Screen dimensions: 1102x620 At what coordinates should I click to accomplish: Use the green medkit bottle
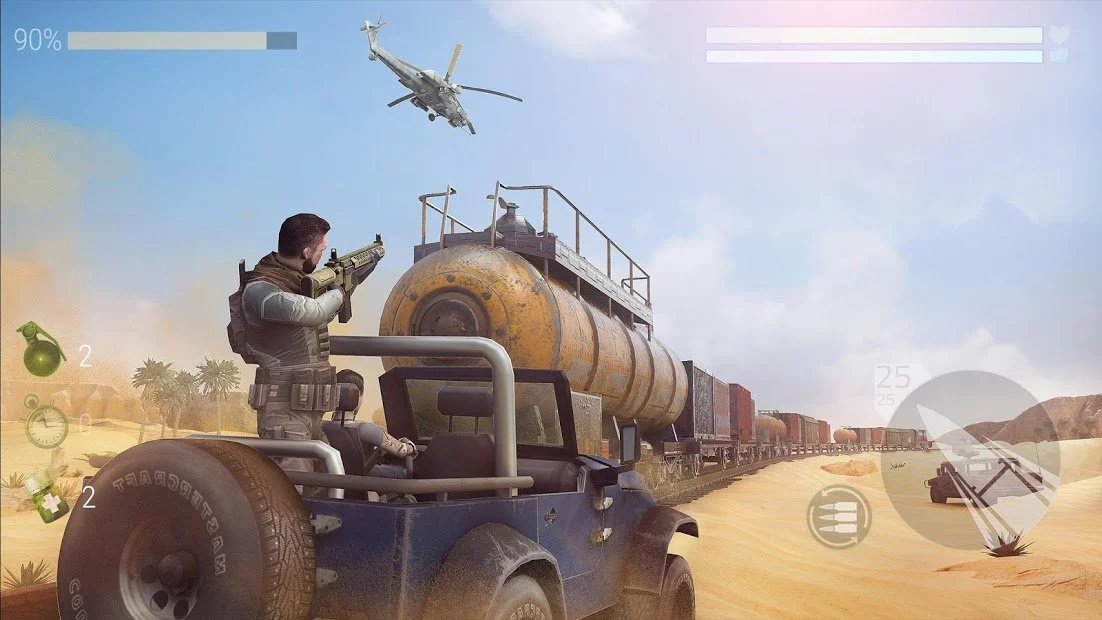click(46, 495)
